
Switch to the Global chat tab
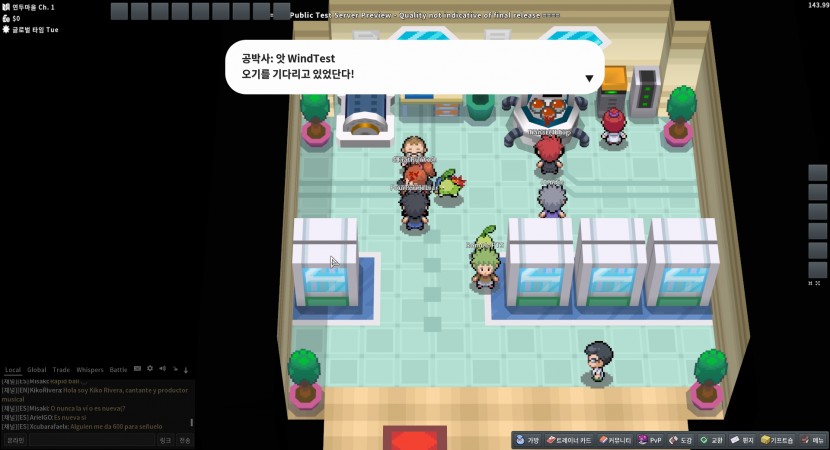coord(37,370)
